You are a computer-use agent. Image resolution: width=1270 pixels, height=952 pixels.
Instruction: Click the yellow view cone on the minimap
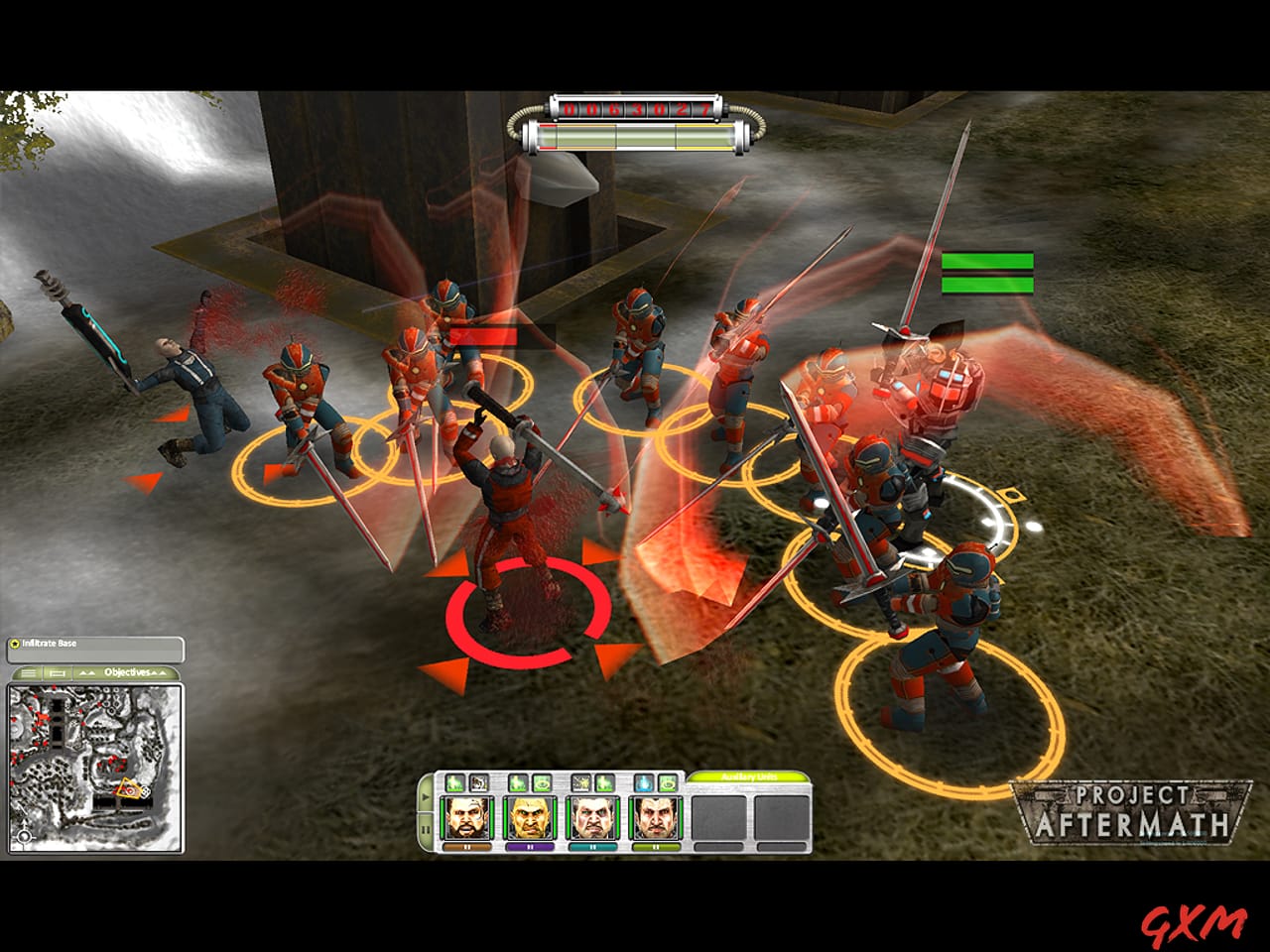(129, 787)
